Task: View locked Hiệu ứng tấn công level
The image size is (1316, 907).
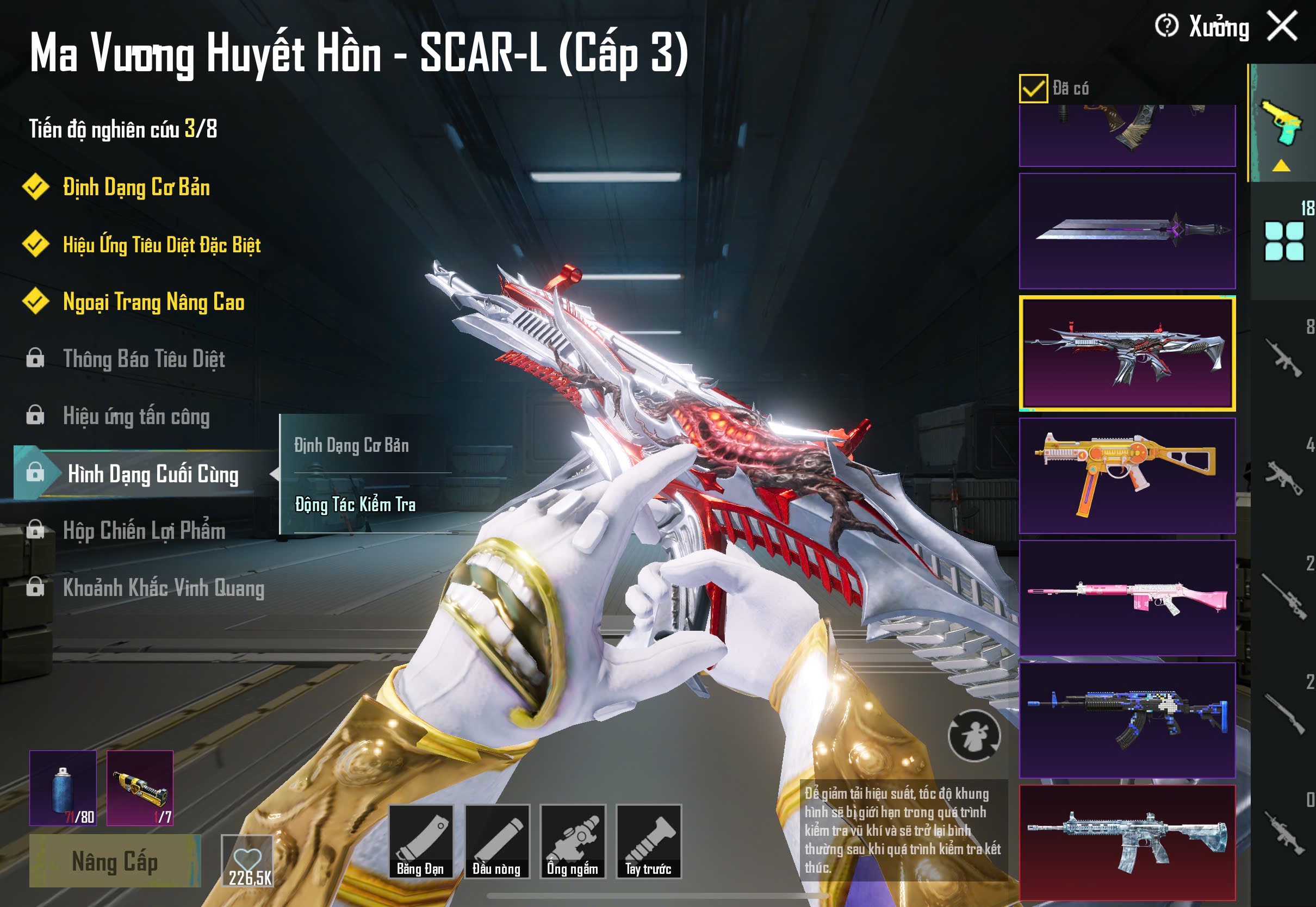Action: point(136,417)
